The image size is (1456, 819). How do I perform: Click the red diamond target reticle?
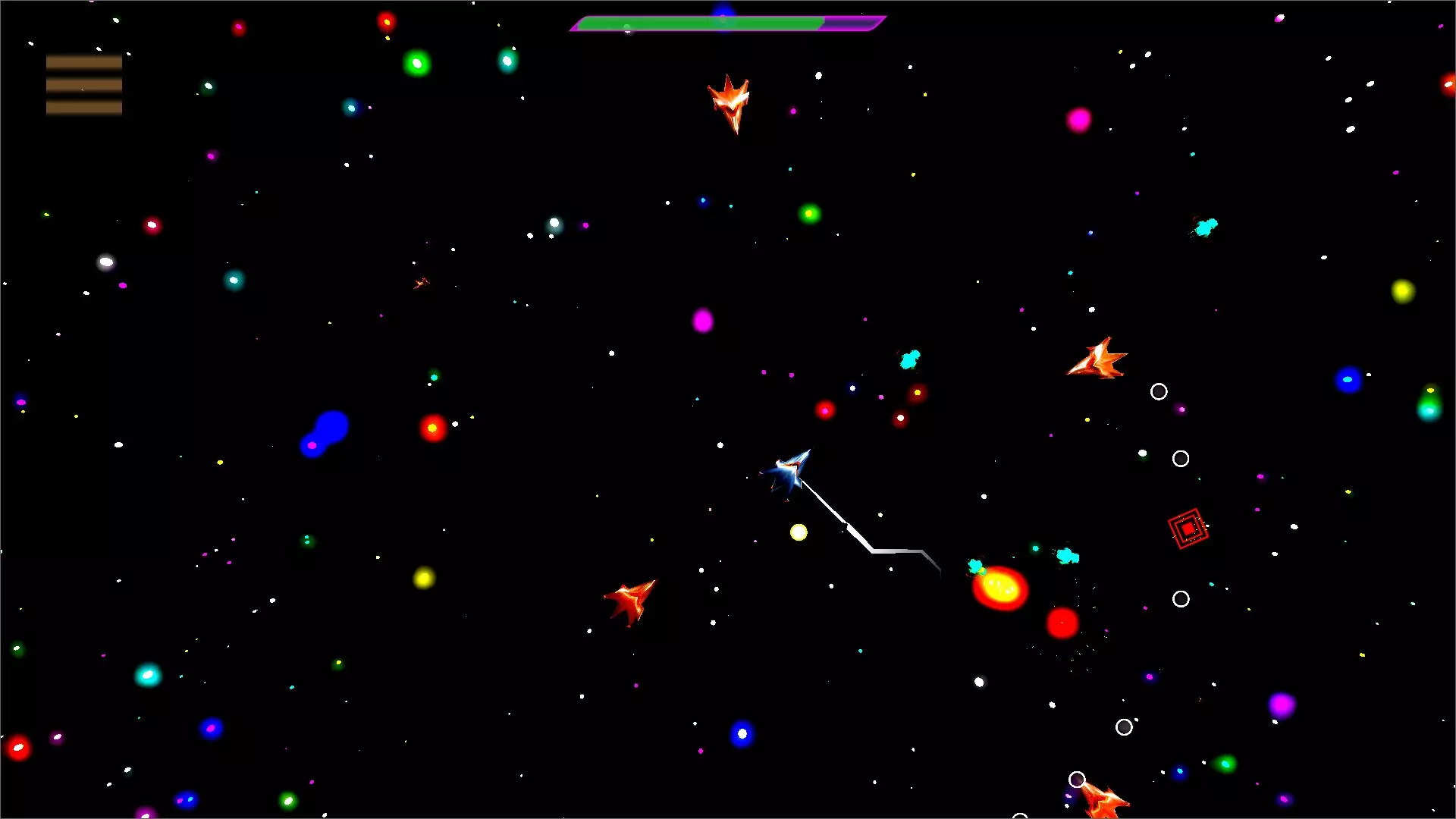pos(1188,527)
